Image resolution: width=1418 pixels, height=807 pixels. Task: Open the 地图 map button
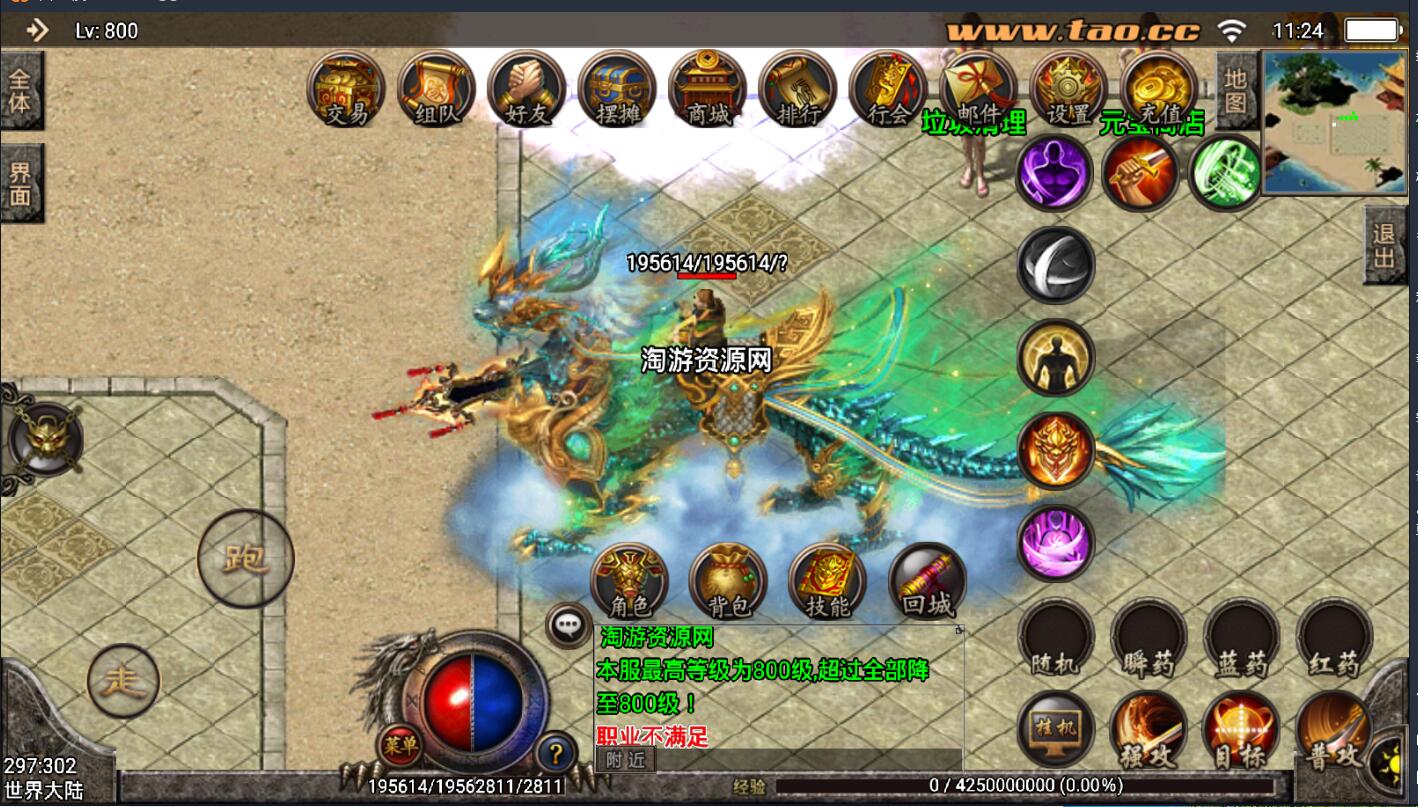pyautogui.click(x=1236, y=90)
